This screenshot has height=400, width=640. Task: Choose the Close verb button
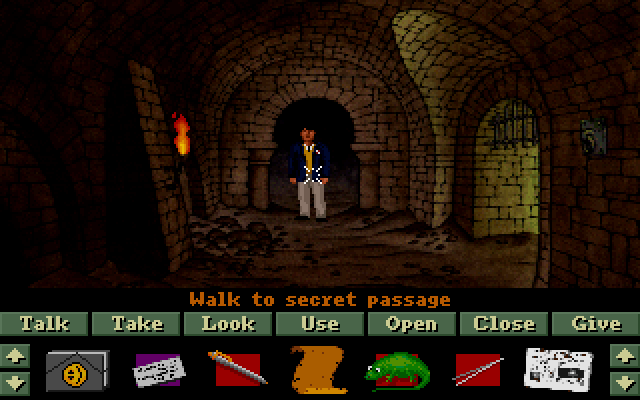pyautogui.click(x=503, y=324)
